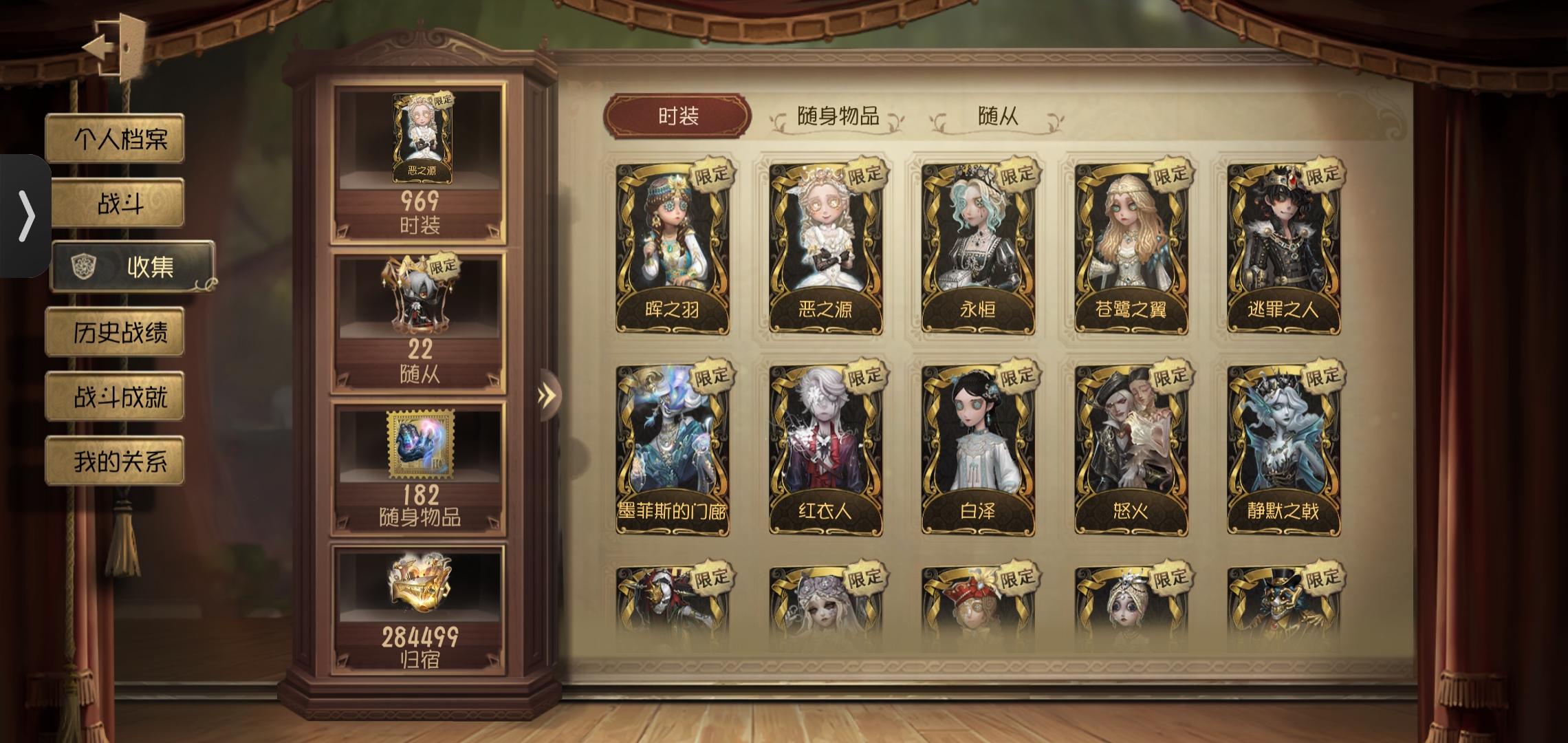Open 个人档案 personal profile
Viewport: 1568px width, 743px height.
click(114, 139)
